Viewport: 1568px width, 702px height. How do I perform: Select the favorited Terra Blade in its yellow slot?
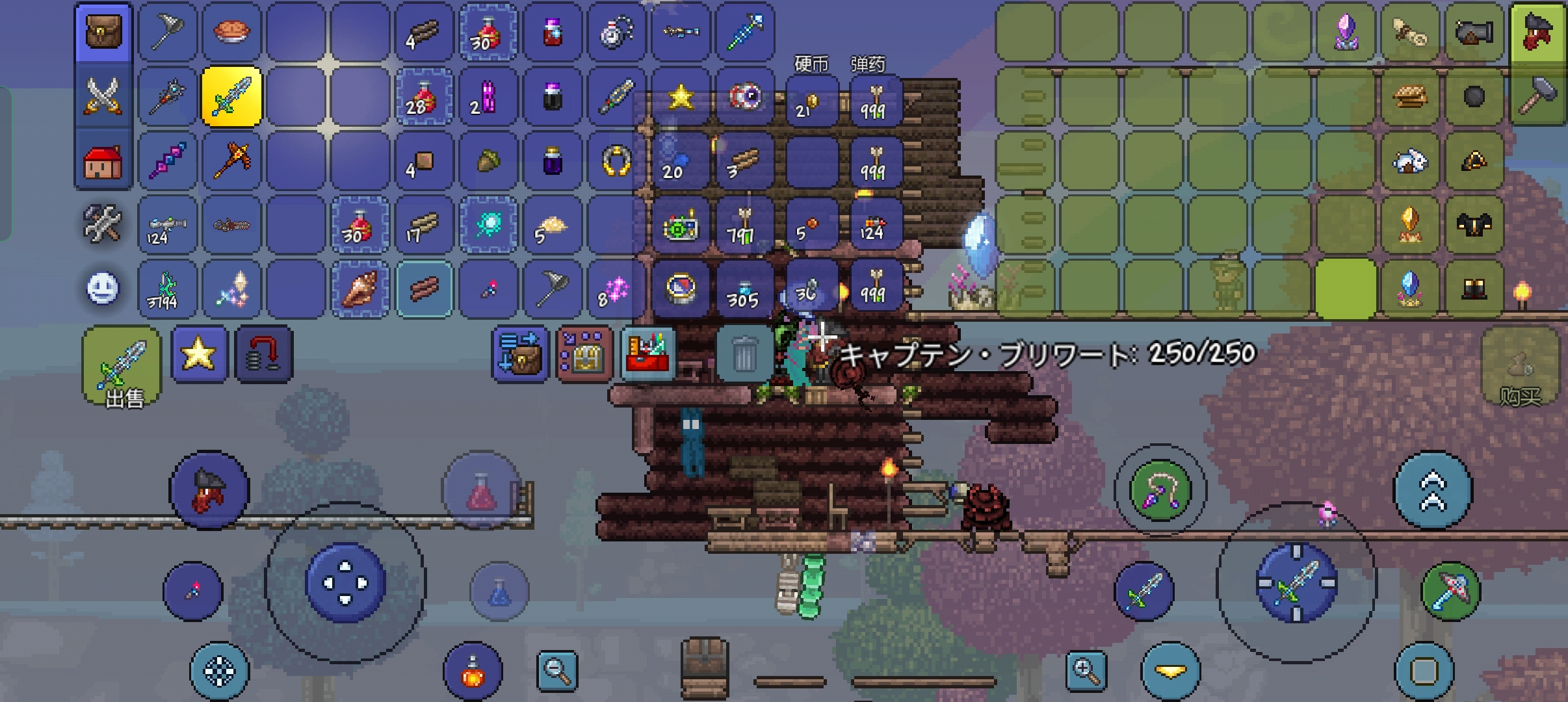[x=231, y=96]
